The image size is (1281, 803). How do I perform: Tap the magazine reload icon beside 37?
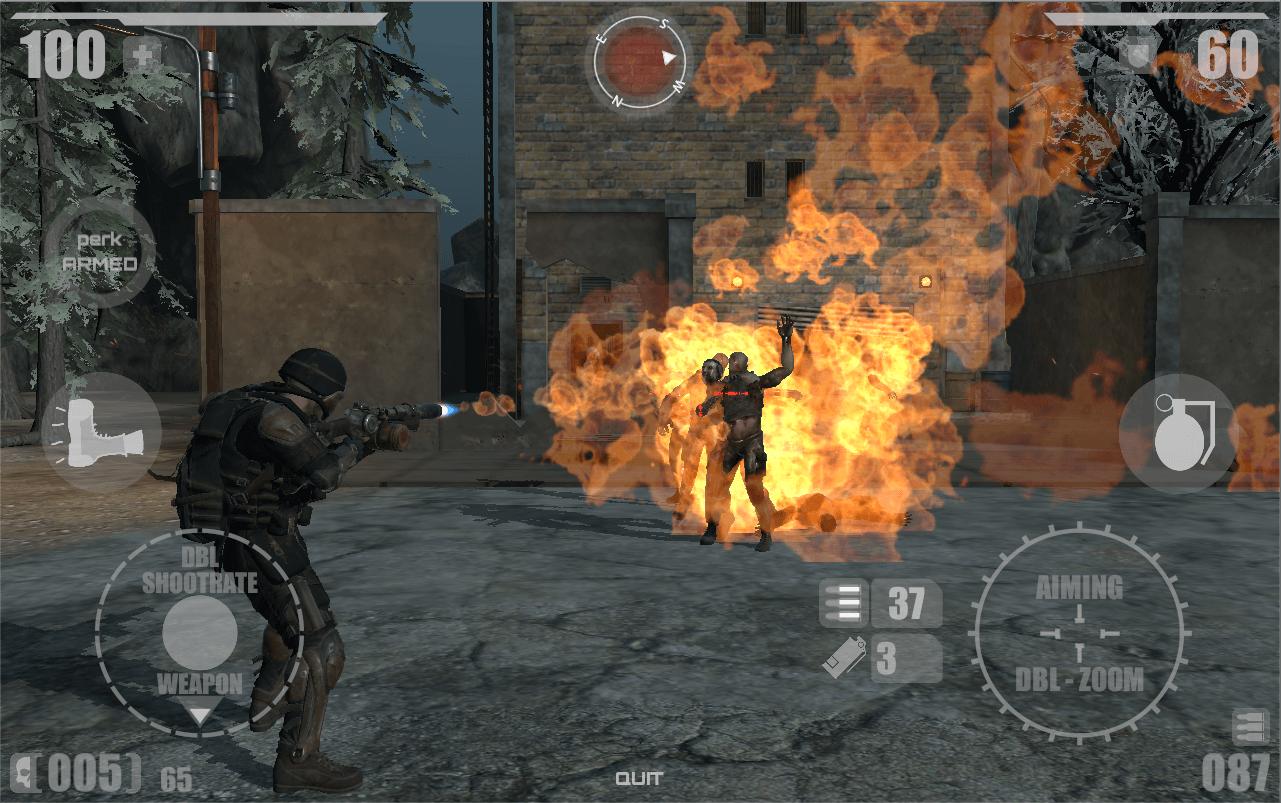pos(843,604)
